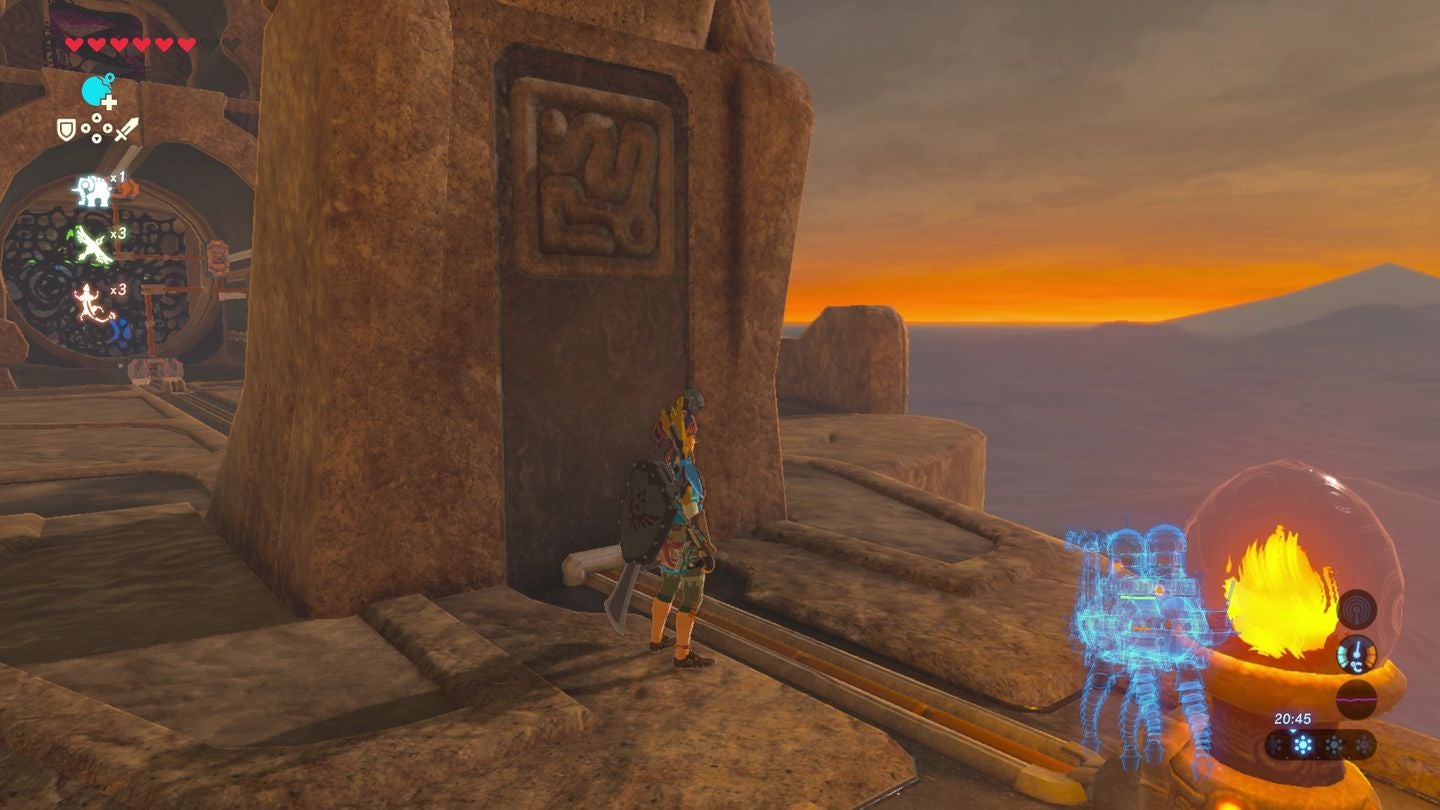Expand the down D-pad arrow
Screen dimensions: 1440x810
(97, 138)
